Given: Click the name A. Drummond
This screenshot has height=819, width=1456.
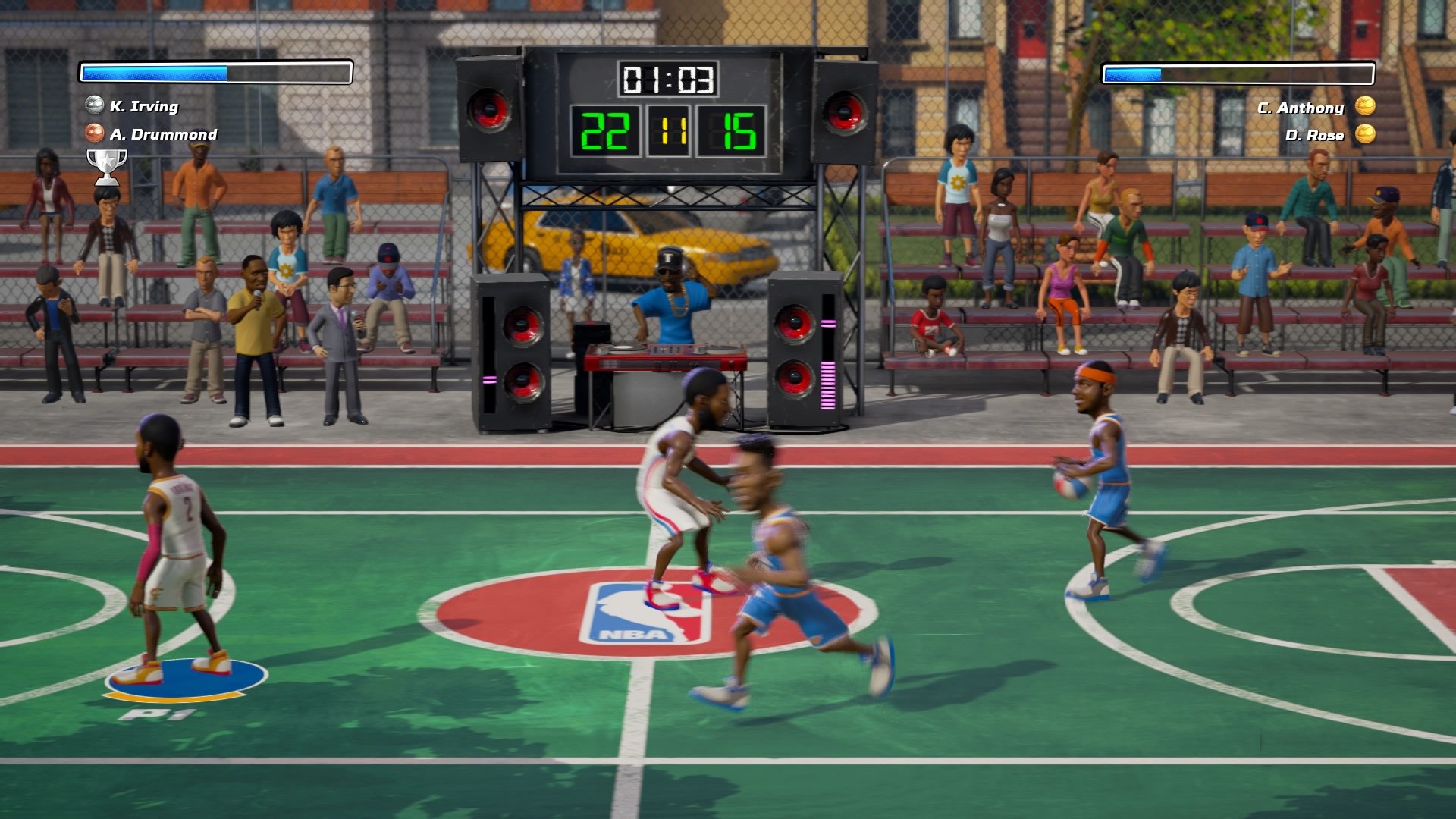Looking at the screenshot, I should pos(163,136).
